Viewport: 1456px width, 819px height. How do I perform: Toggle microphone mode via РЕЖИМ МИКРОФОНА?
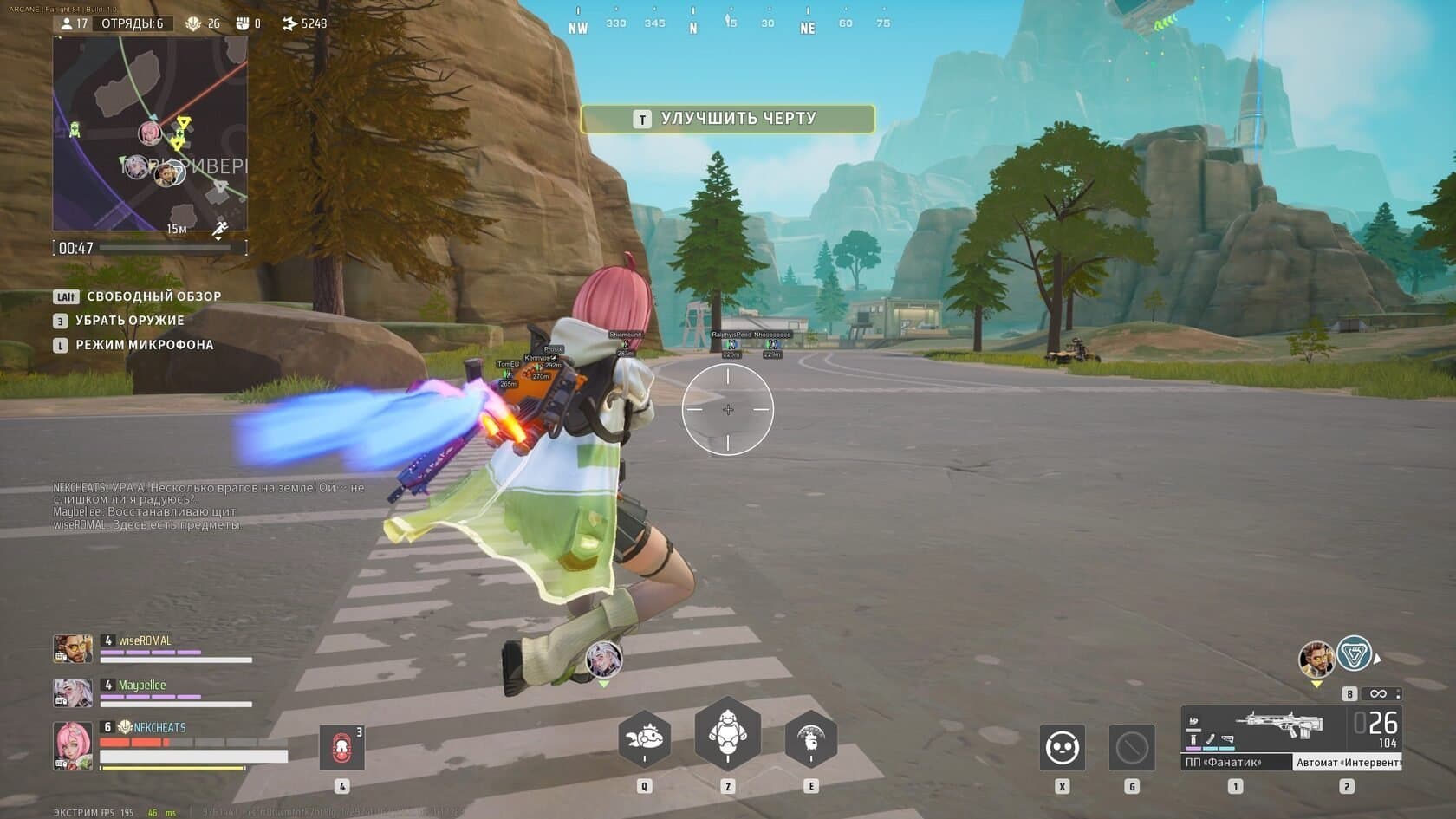tap(145, 345)
